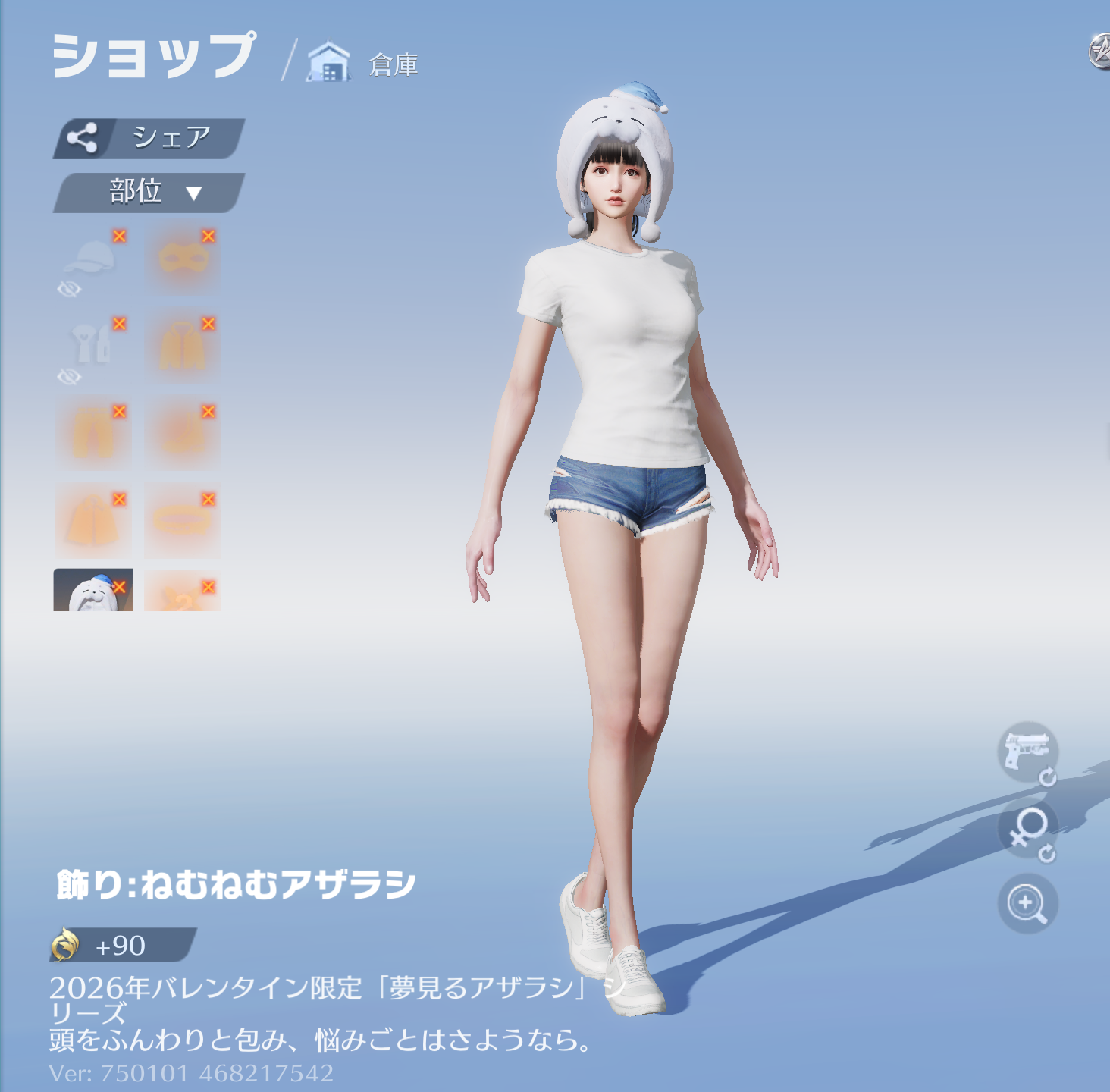Expand the 部位 dropdown filter
1110x1092 pixels.
coord(149,193)
